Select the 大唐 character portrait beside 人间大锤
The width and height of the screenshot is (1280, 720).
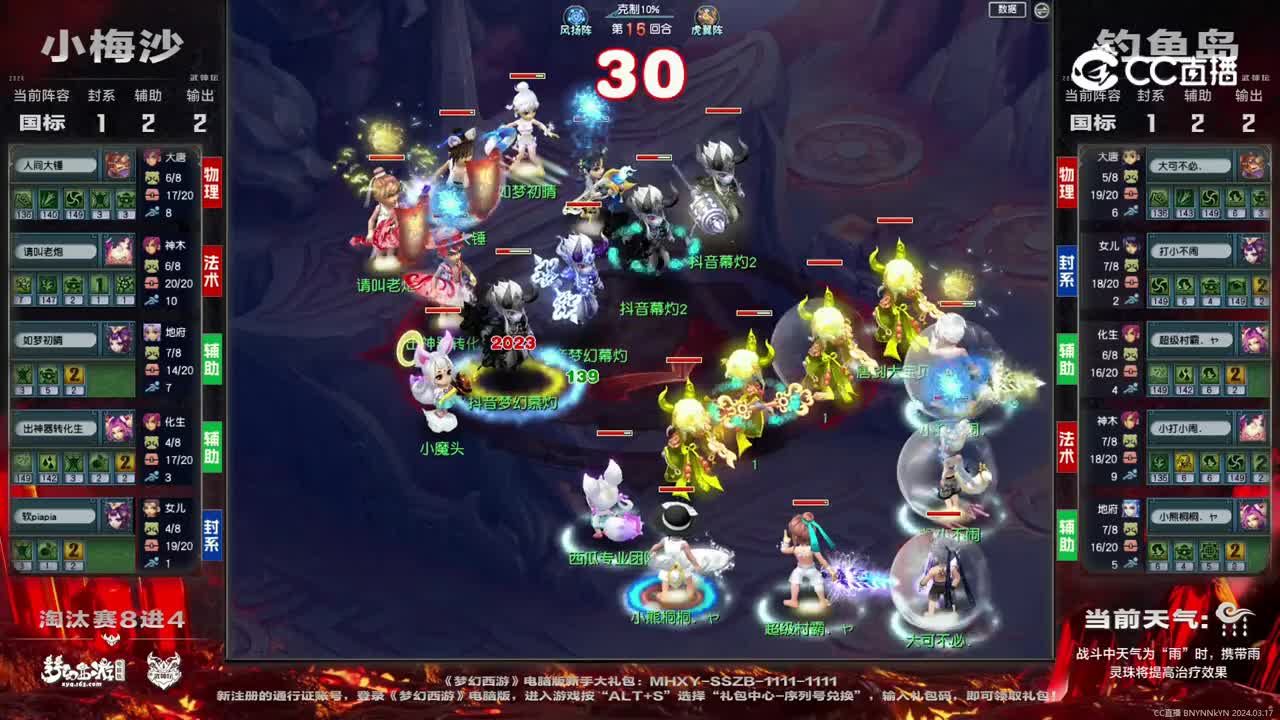(x=154, y=158)
